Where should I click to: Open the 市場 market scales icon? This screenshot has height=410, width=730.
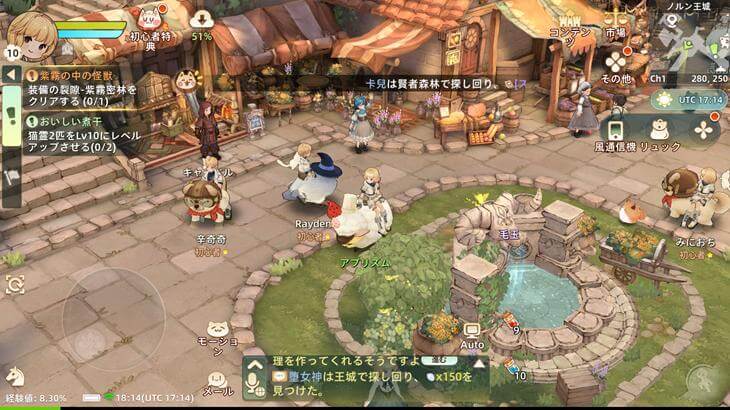point(616,18)
